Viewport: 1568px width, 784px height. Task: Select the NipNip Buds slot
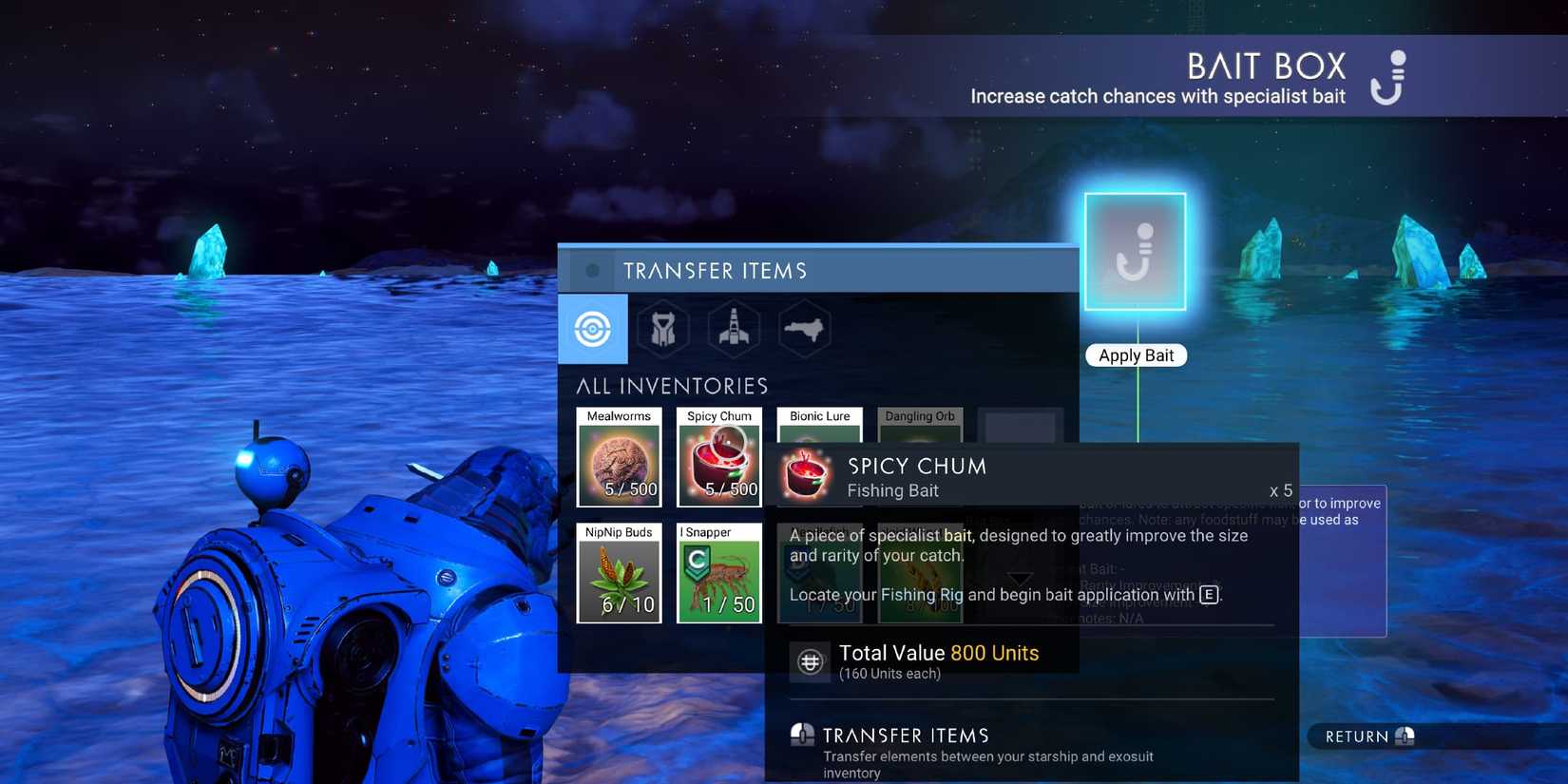pos(619,575)
